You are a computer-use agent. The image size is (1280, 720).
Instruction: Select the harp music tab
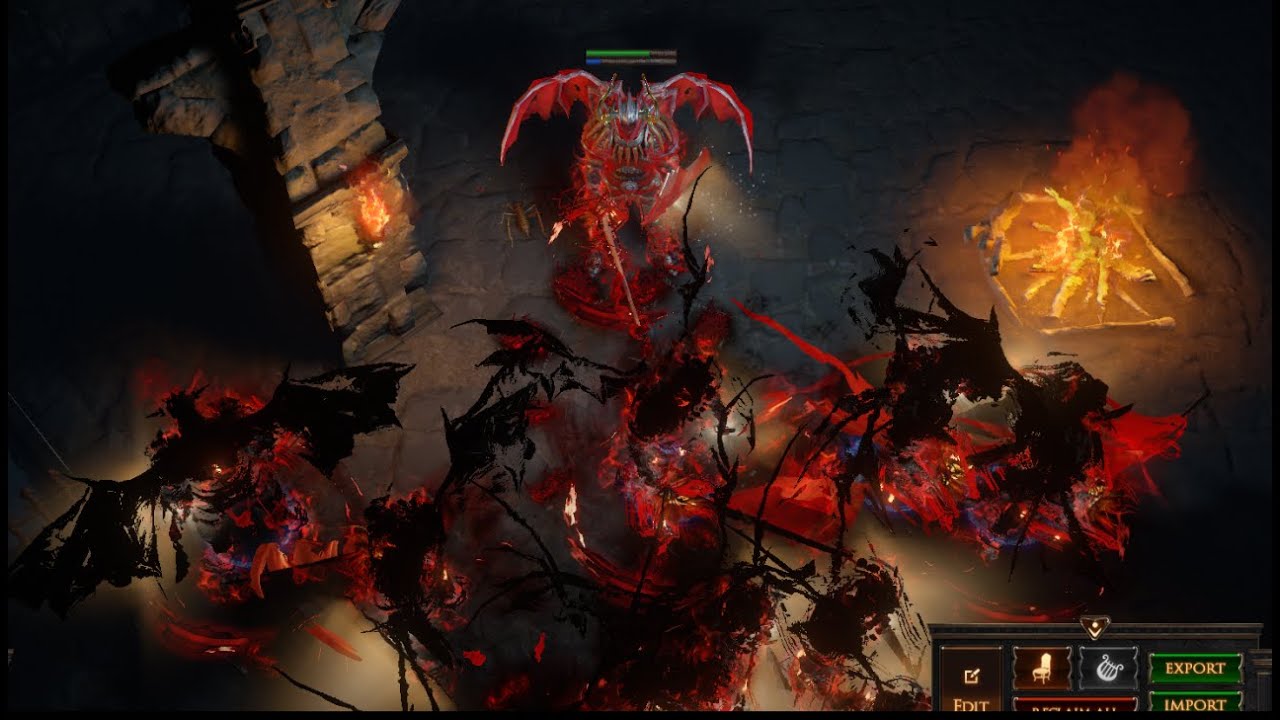point(1107,668)
